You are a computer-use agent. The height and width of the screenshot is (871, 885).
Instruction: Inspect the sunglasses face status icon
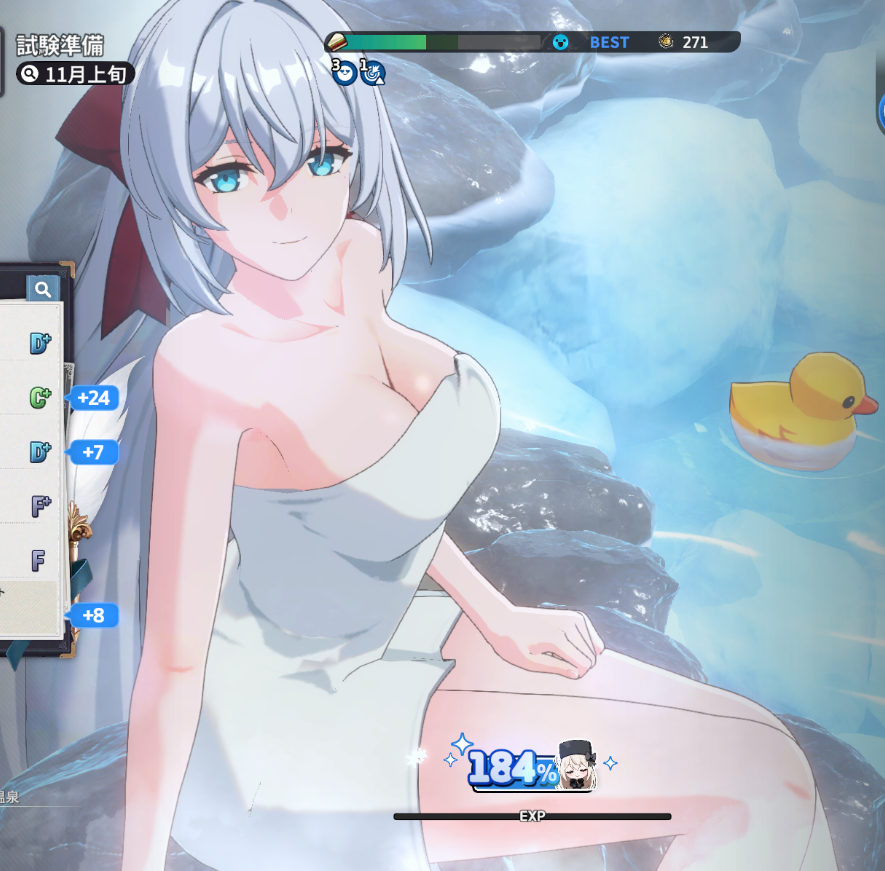coord(344,71)
